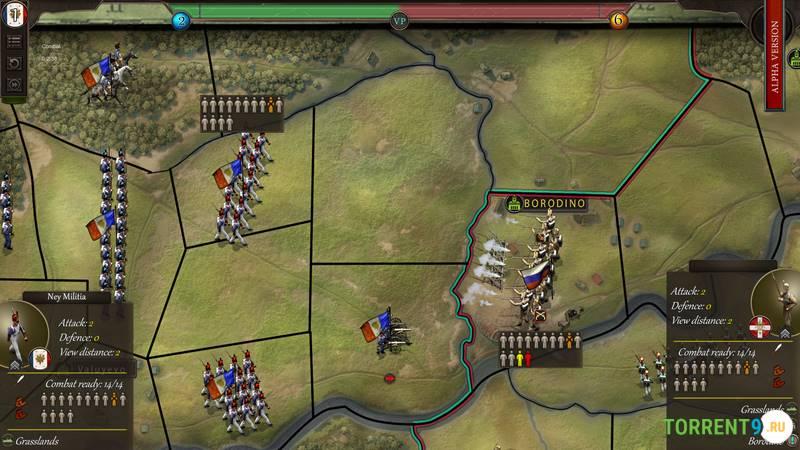Activate the fast-forward end turn button
Screen dimensions: 800x450
point(15,84)
